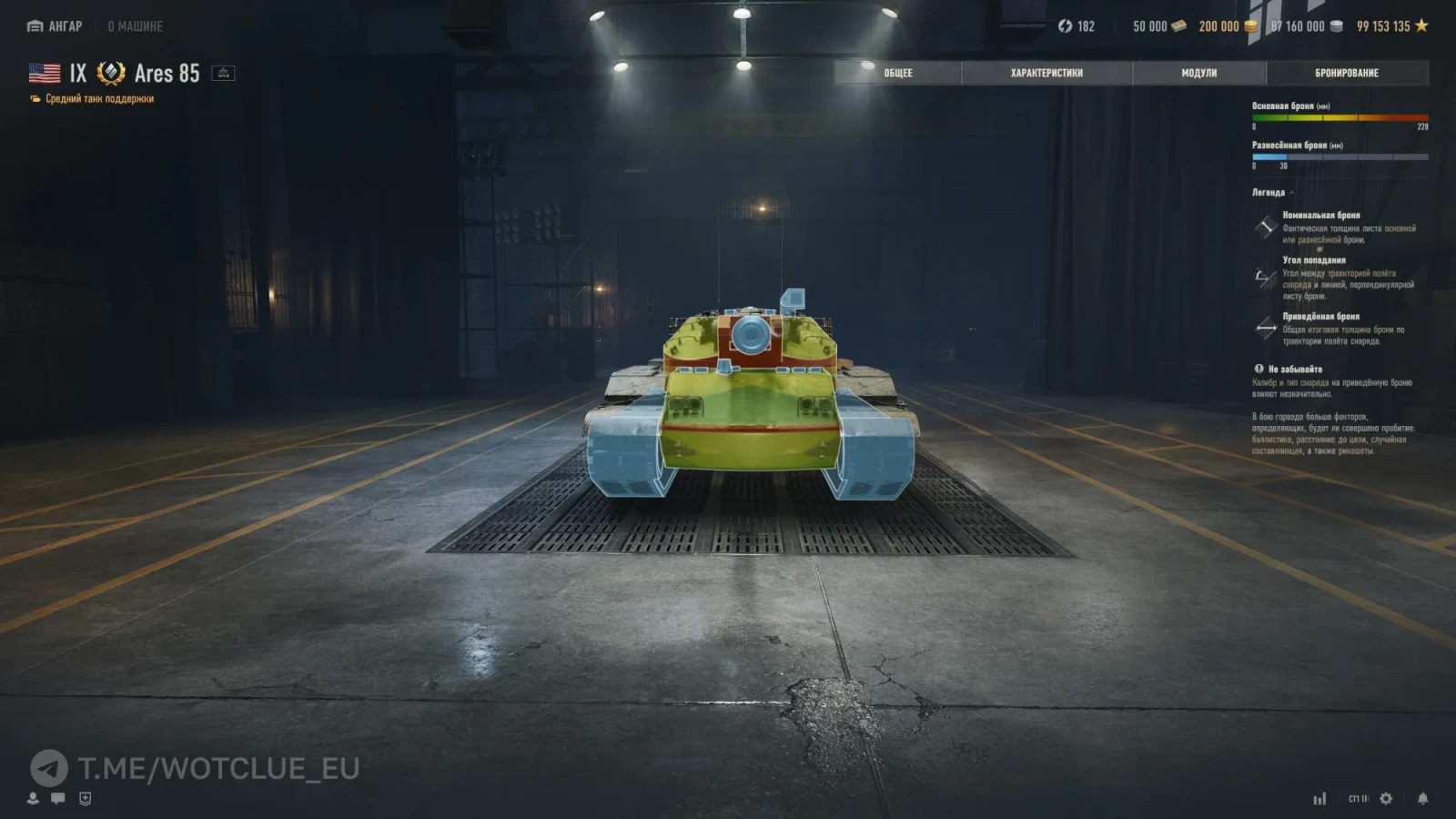Screen dimensions: 1456x819
Task: Click the scales compare icon beside Ares 85
Action: click(x=223, y=73)
